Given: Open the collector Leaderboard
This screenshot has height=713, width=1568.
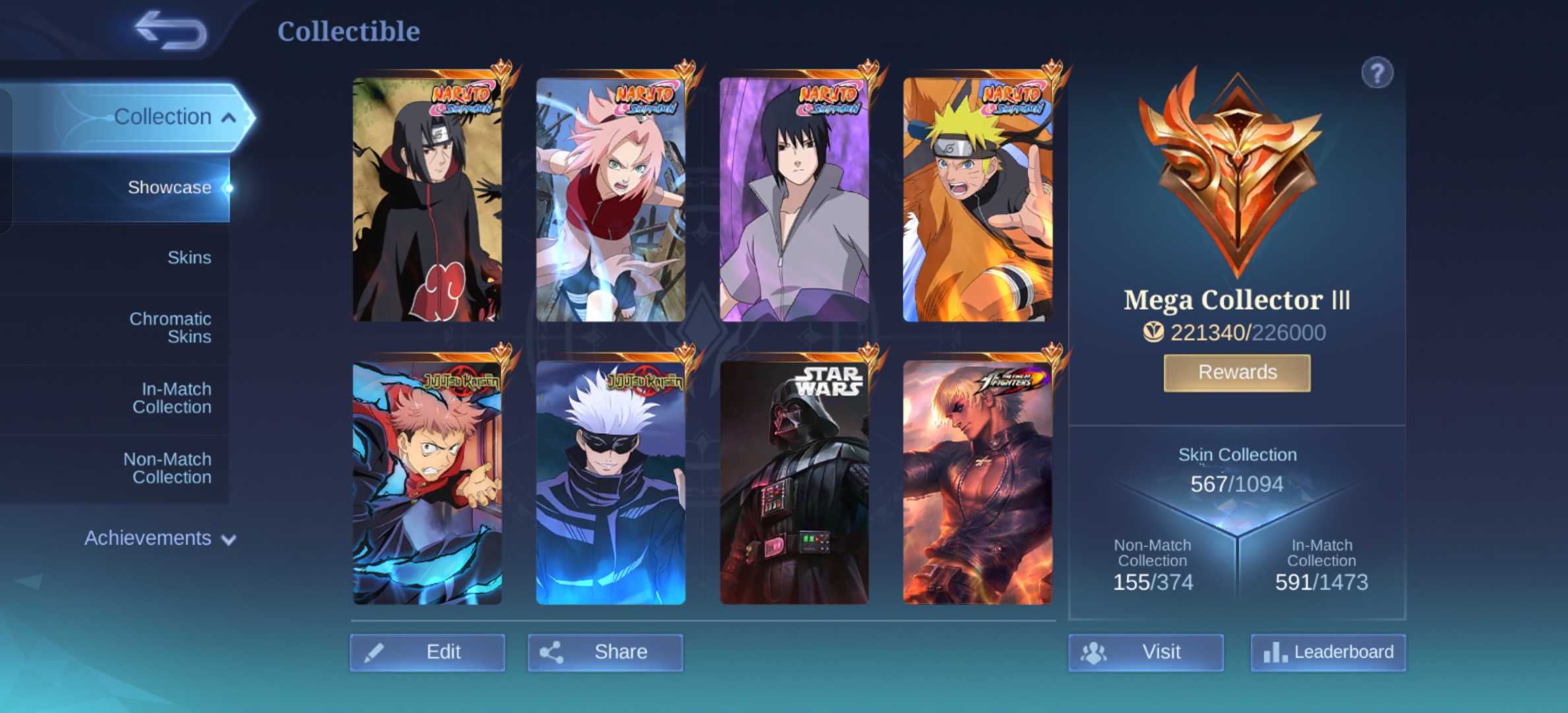Looking at the screenshot, I should (1328, 652).
